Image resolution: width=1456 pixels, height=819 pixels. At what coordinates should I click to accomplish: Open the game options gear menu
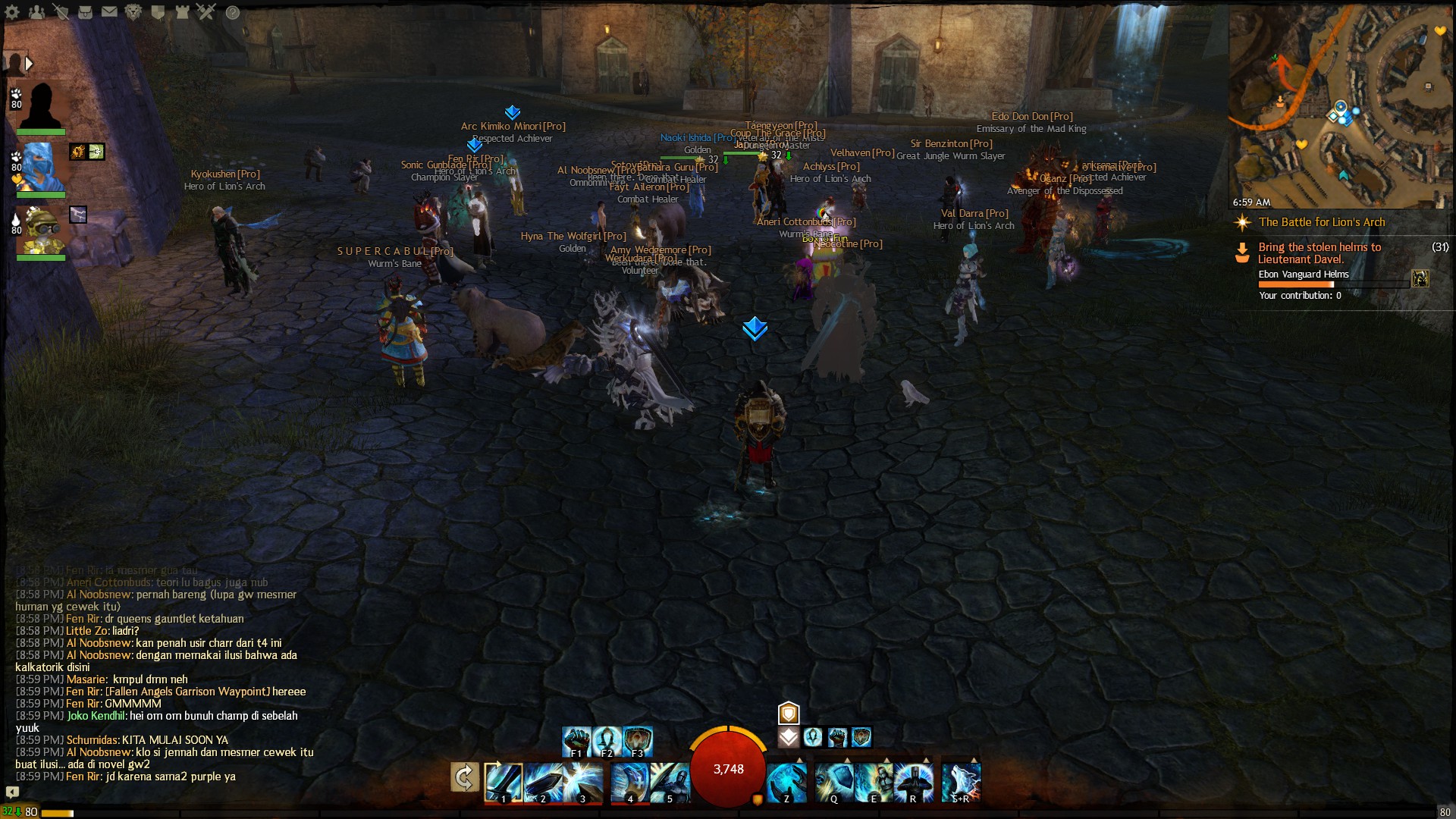click(x=12, y=12)
